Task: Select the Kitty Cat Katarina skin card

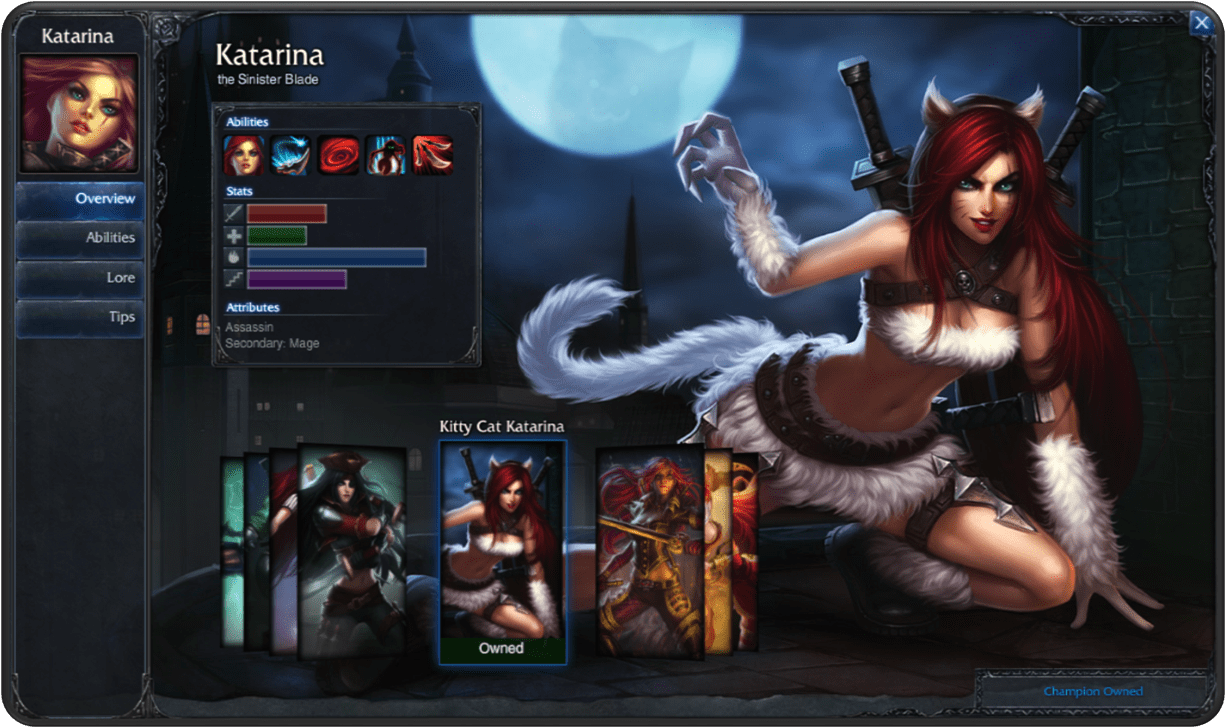Action: (x=502, y=552)
